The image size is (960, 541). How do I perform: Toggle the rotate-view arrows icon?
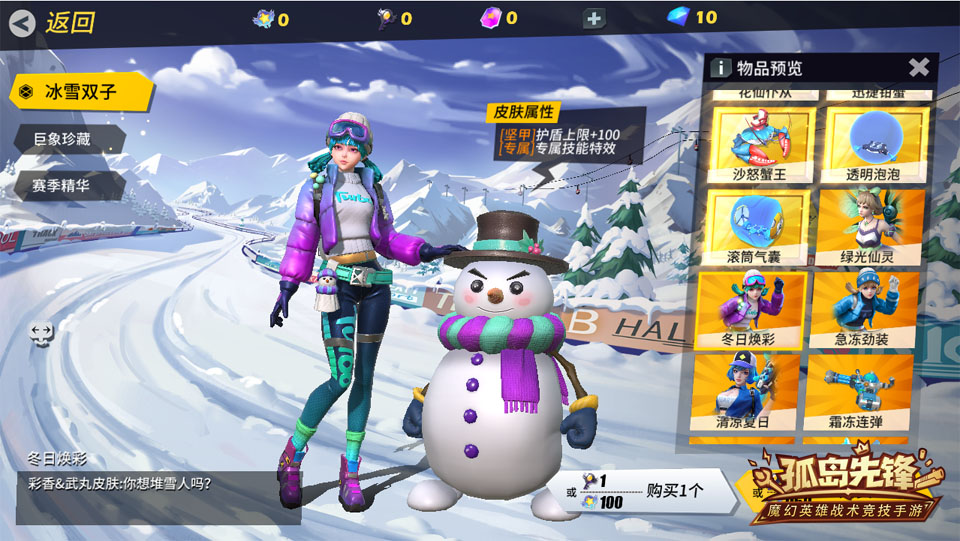pos(41,333)
